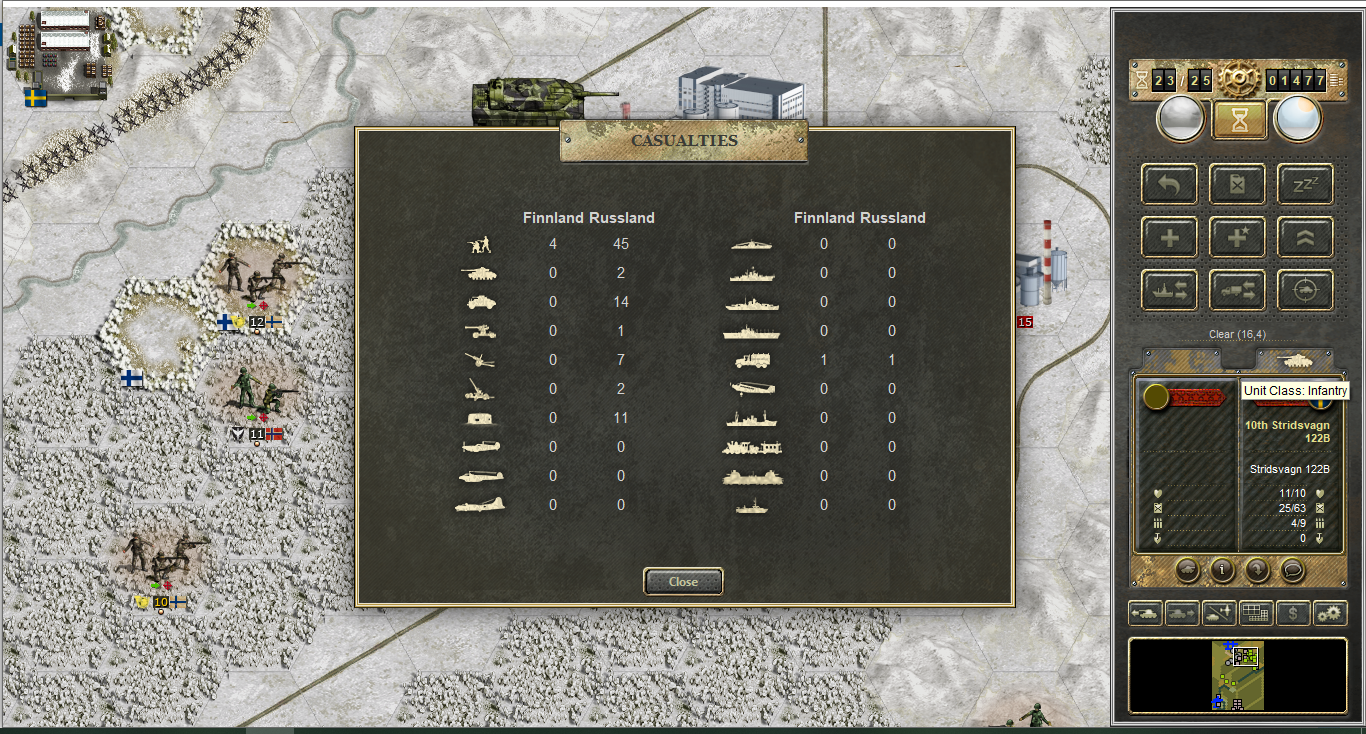Open the grid strategic map button
Image resolution: width=1366 pixels, height=734 pixels.
click(1255, 613)
